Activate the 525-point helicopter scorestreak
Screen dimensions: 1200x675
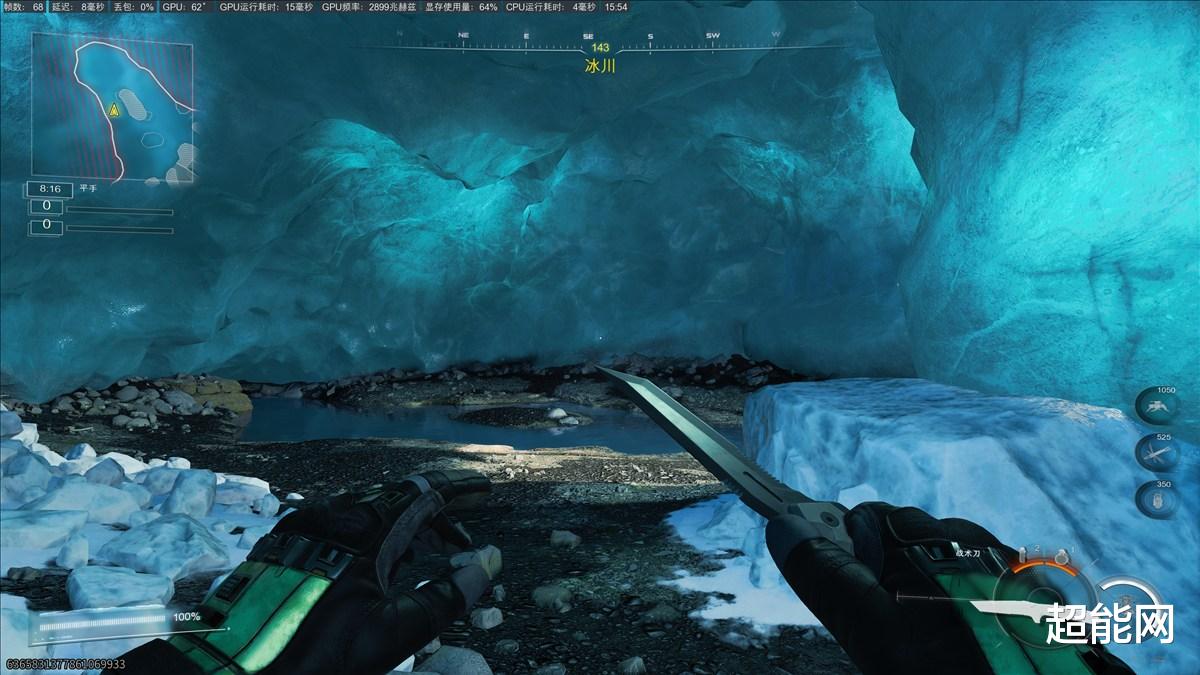click(1157, 453)
